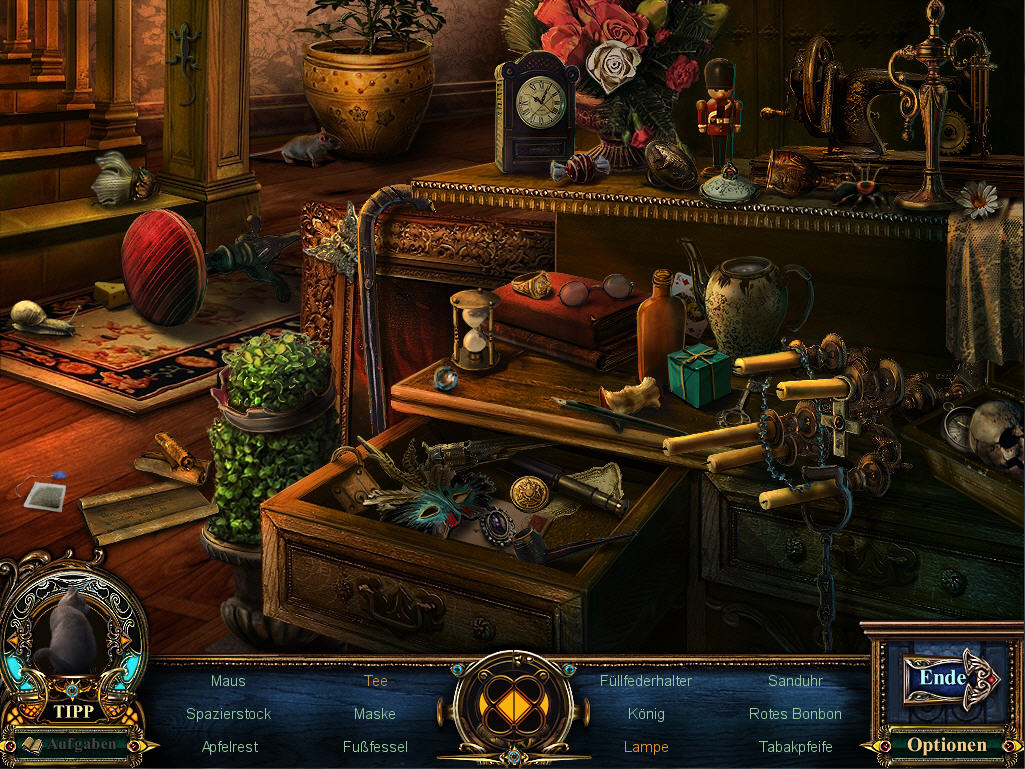Click Rotes Bonbon in the list
This screenshot has width=1025, height=769.
(x=795, y=714)
